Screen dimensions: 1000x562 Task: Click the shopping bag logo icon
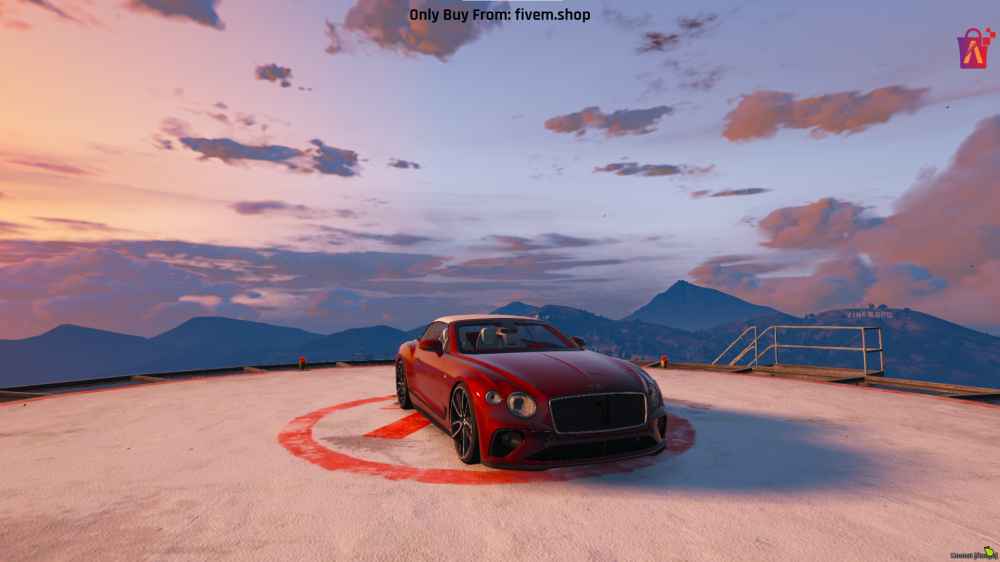click(974, 49)
